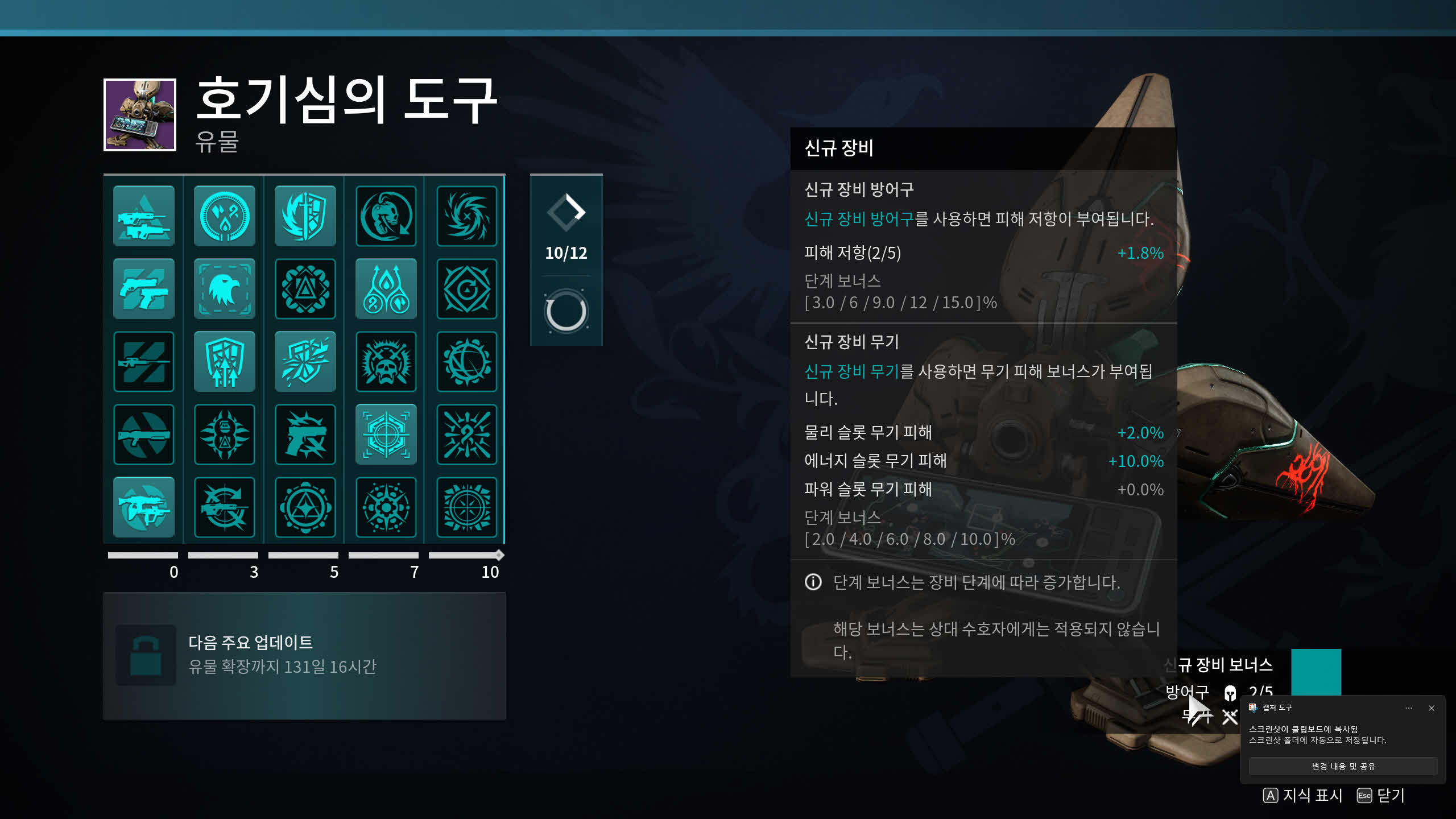
Task: Open 변경 내용 및 공유 in capture notification
Action: pyautogui.click(x=1343, y=766)
